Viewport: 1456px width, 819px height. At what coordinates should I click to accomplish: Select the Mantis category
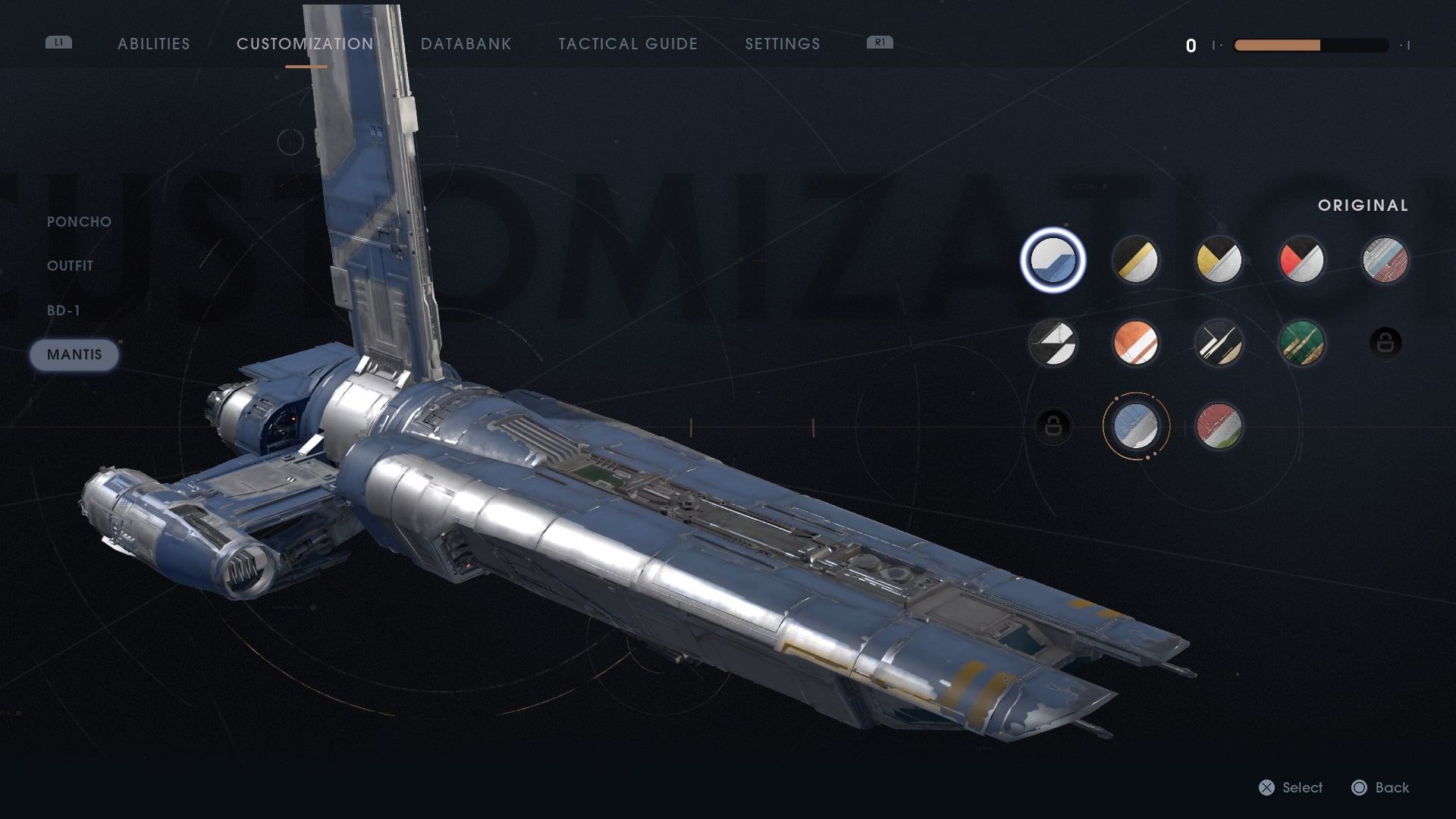click(74, 355)
